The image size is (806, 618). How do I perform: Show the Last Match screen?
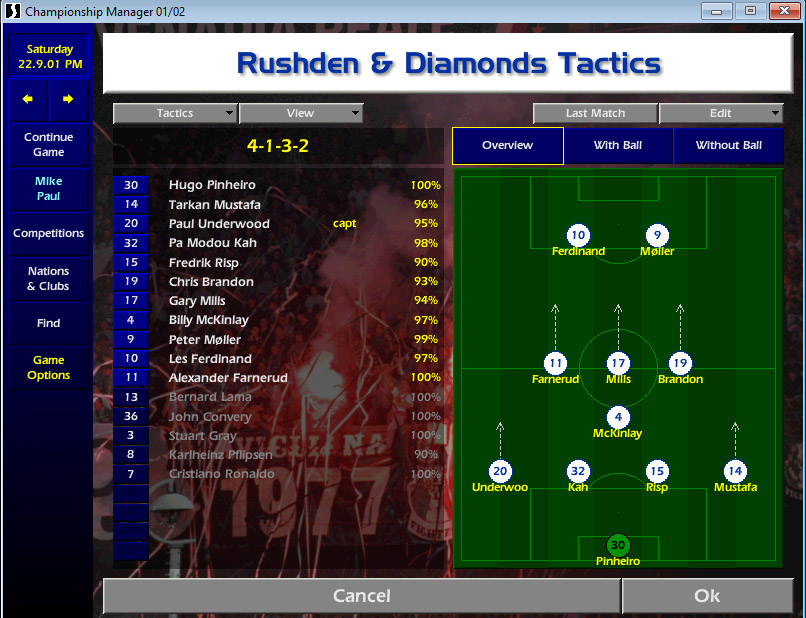tap(595, 114)
